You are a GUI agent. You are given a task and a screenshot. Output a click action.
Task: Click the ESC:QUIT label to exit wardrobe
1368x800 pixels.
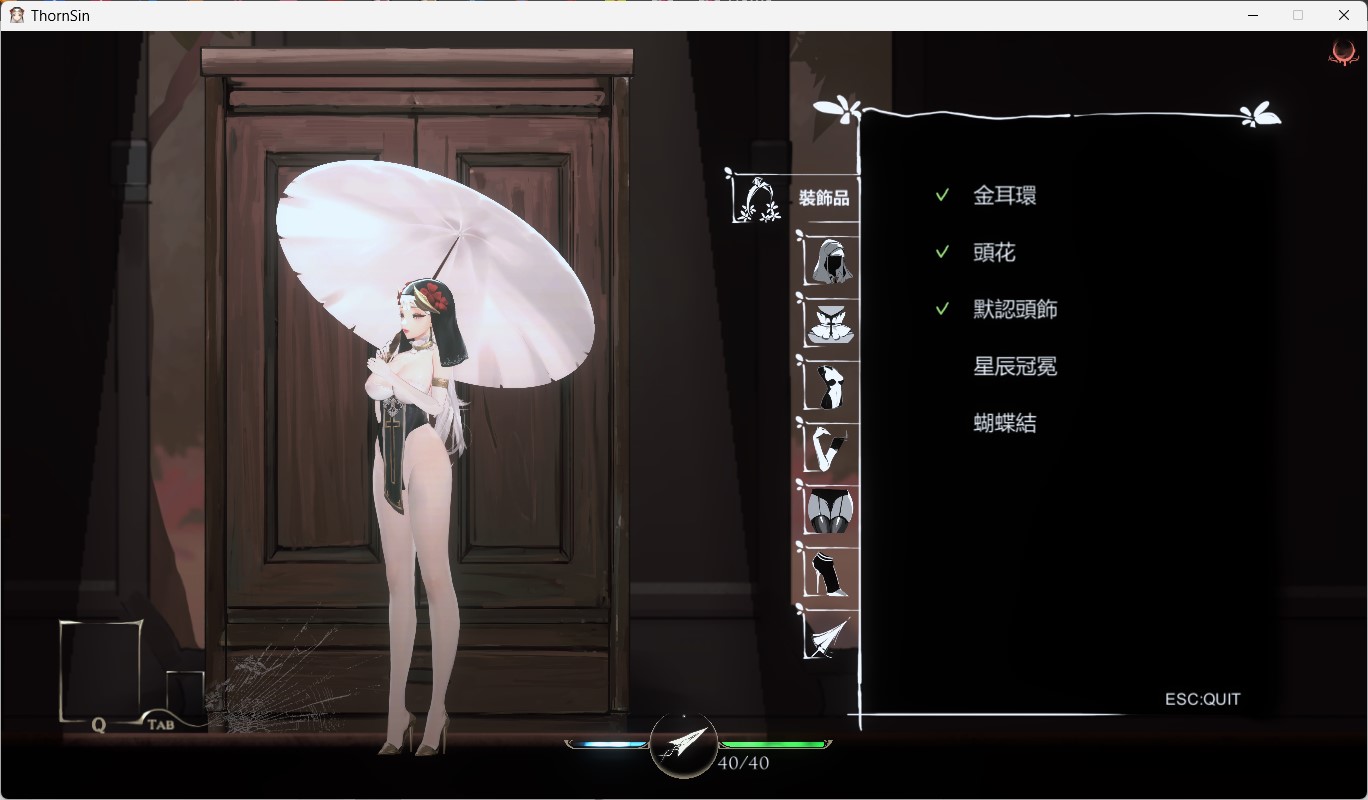point(1202,699)
